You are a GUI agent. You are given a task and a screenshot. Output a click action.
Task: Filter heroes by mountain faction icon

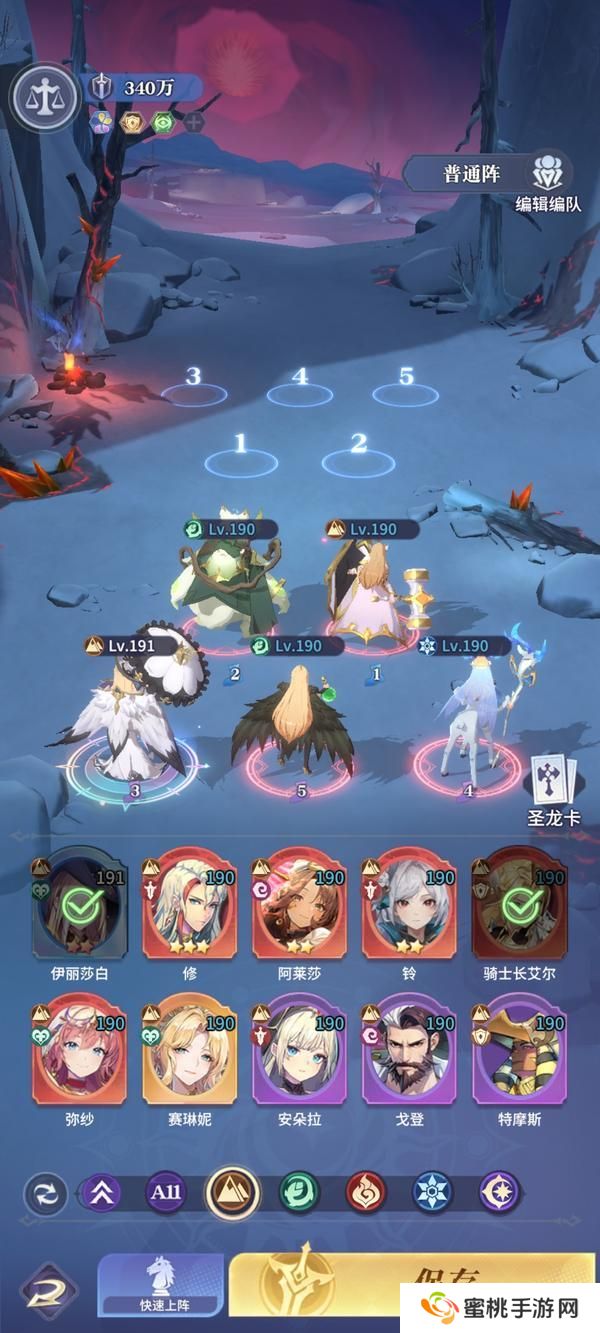tap(233, 1192)
